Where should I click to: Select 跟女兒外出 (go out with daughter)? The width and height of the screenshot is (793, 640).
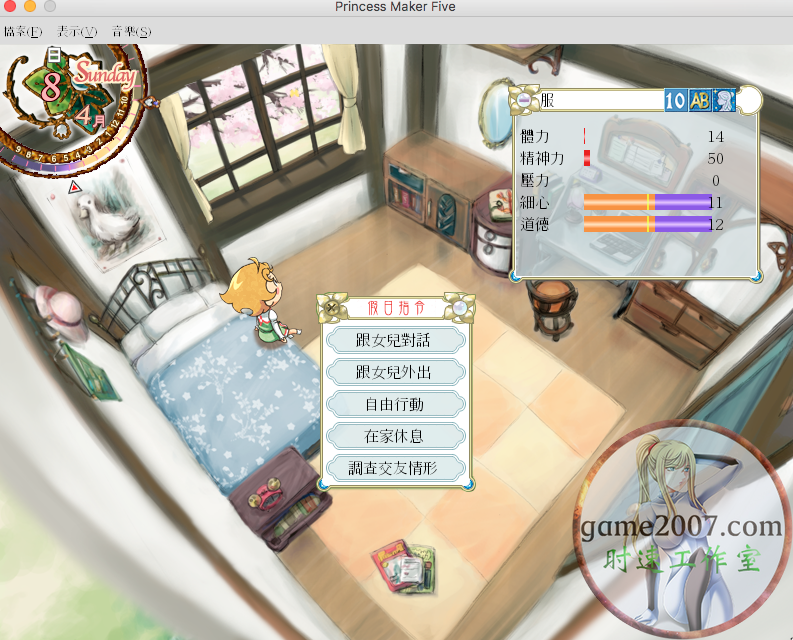click(x=396, y=372)
